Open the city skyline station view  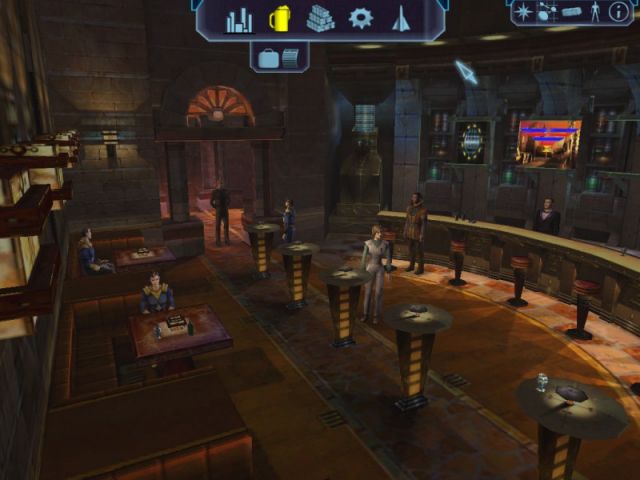click(x=239, y=19)
